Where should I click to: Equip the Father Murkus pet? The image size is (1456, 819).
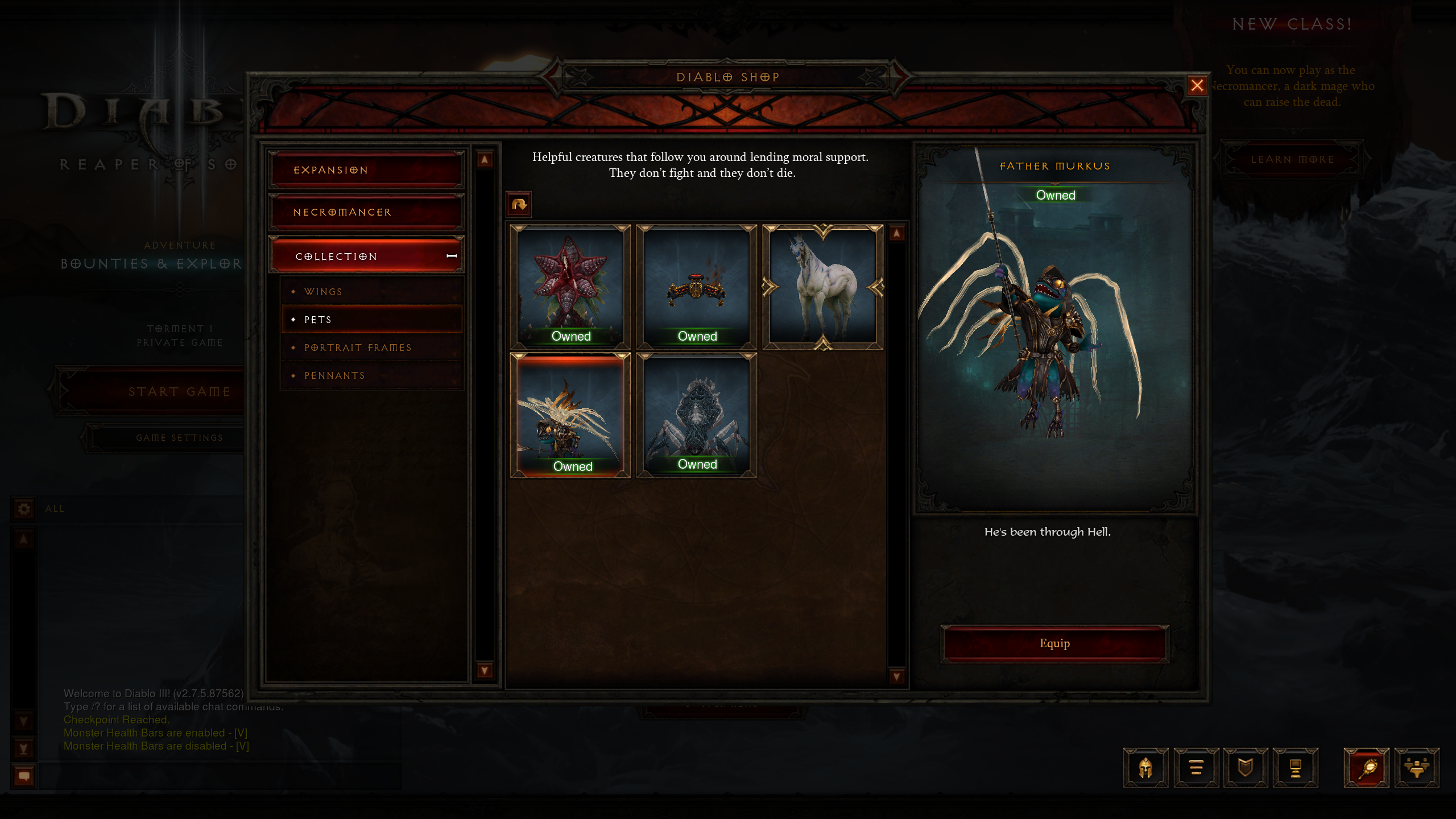(x=1054, y=643)
